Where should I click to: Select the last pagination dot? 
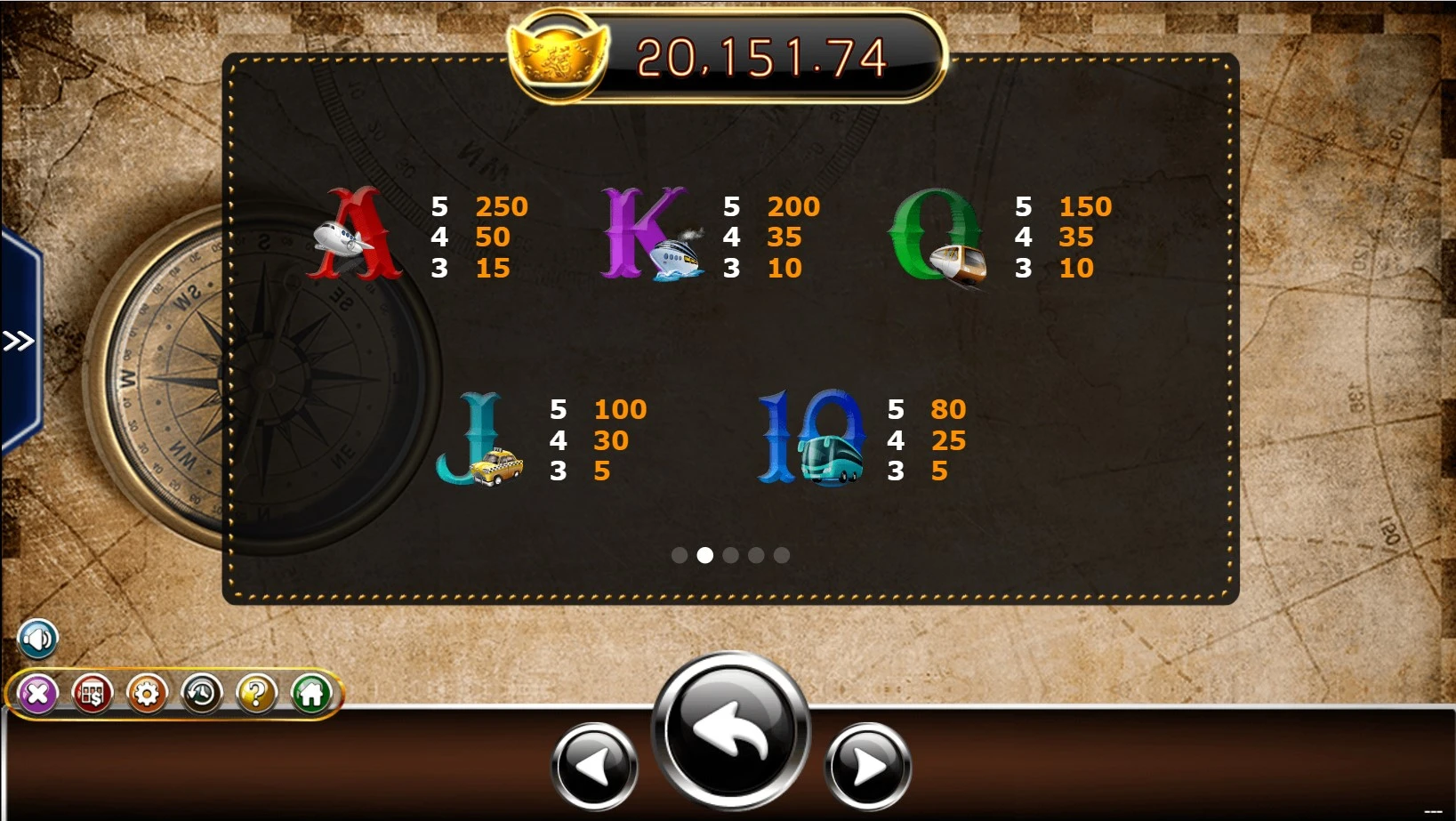pos(782,554)
